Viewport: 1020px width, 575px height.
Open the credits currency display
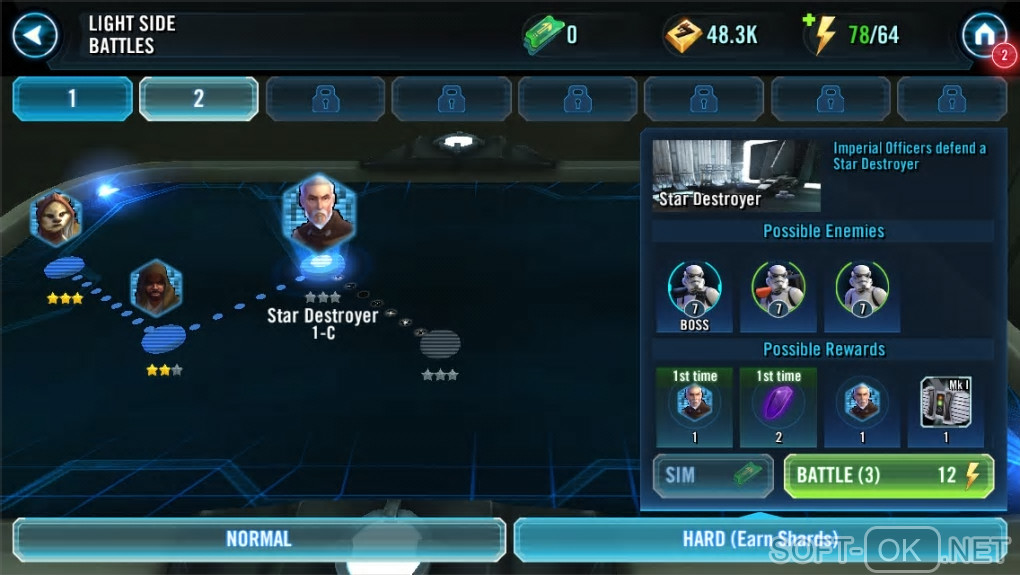tap(712, 36)
